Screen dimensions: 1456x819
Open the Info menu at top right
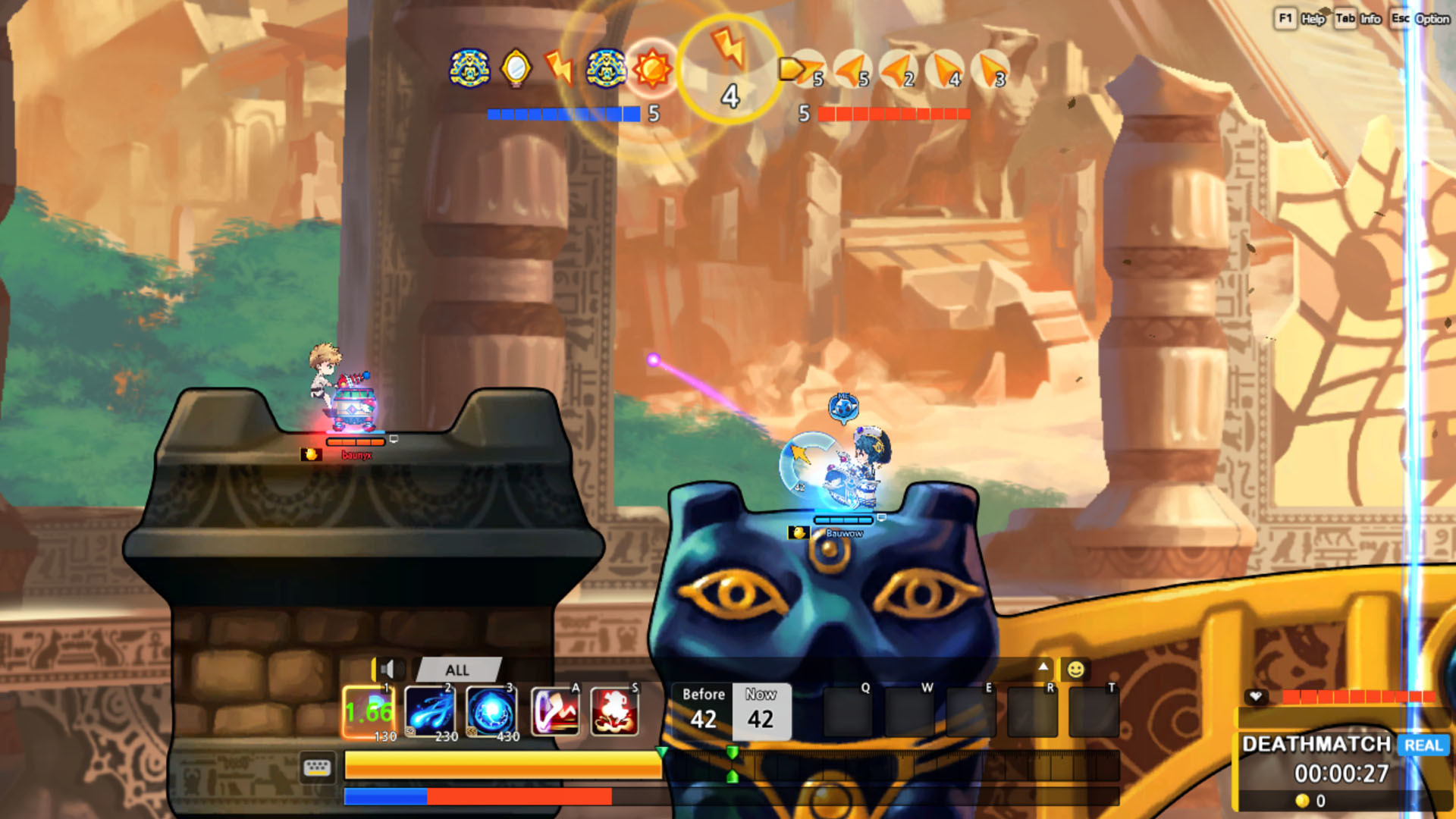tap(1370, 20)
